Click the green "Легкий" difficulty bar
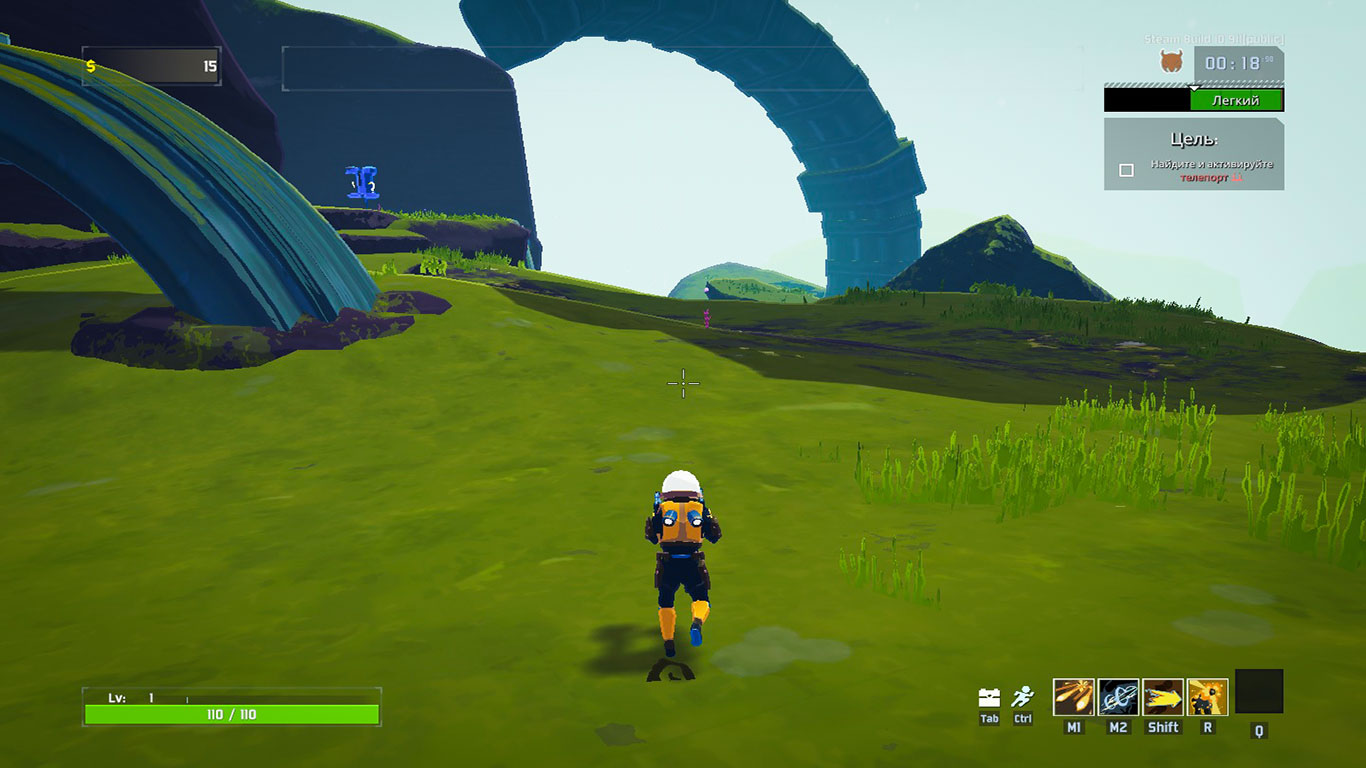The image size is (1366, 768). pos(1235,100)
